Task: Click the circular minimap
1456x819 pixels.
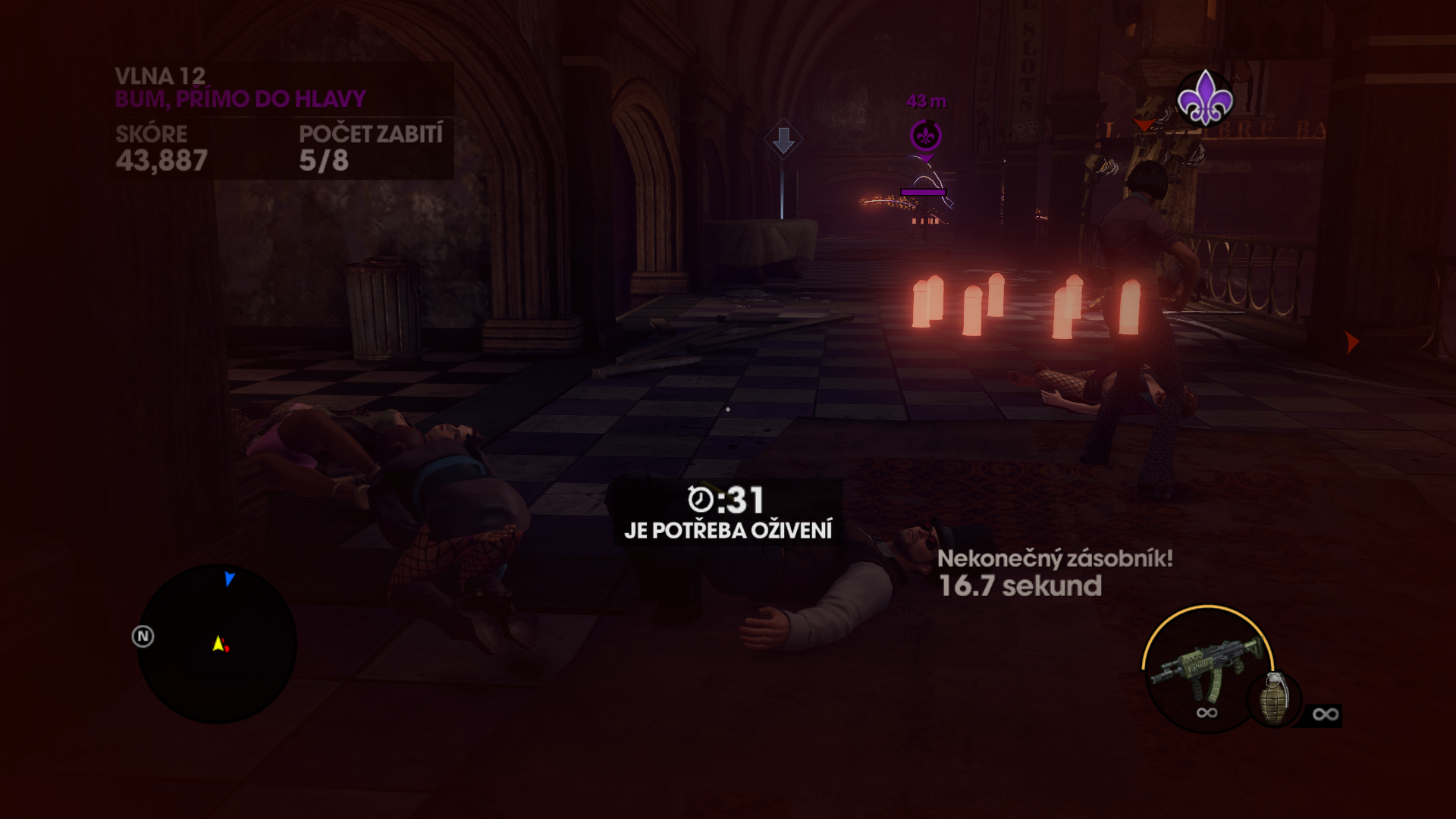Action: point(217,643)
